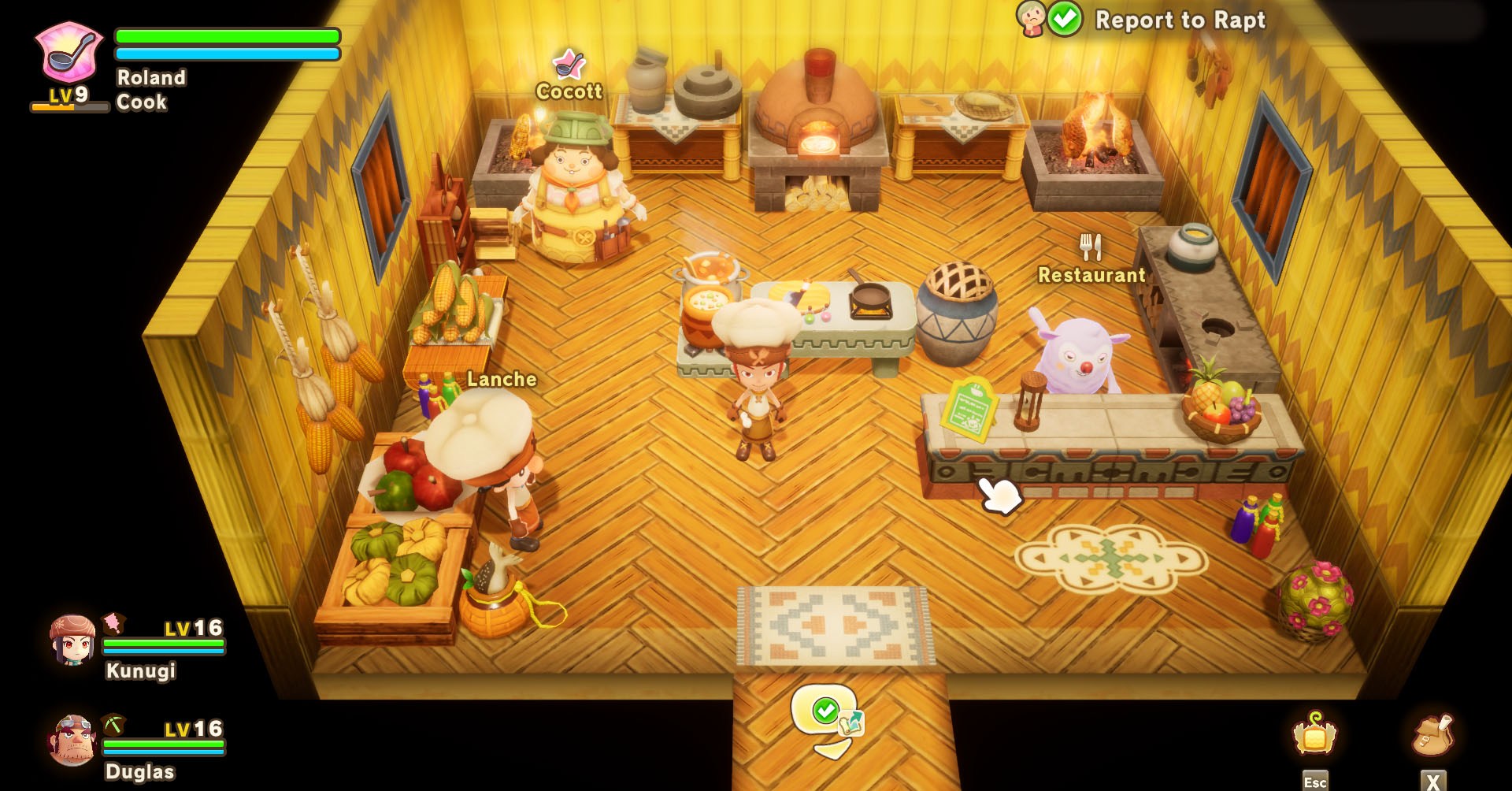Open the bag with scroll icon

point(1433,734)
